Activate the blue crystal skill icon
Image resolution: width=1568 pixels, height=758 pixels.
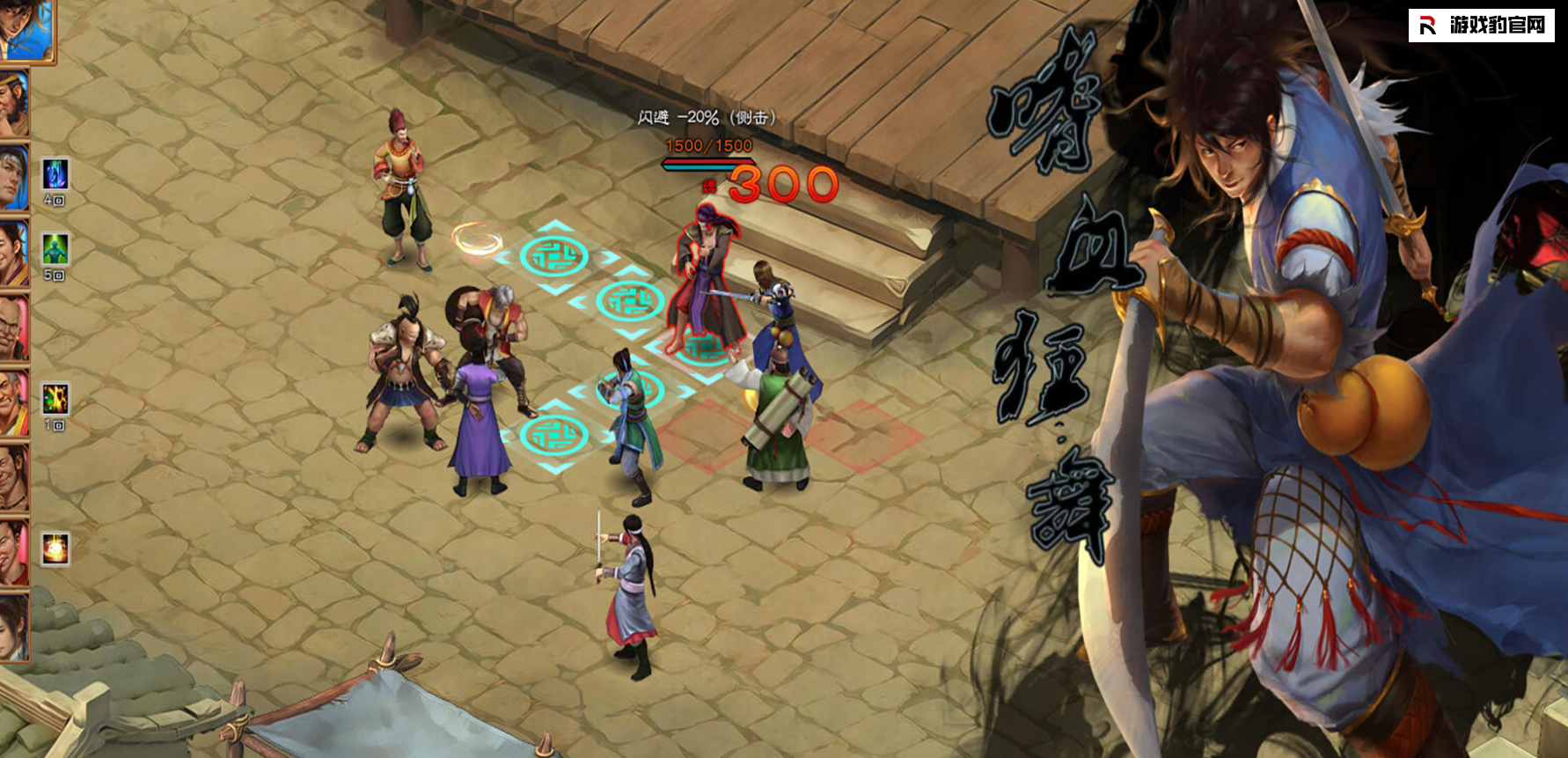55,173
